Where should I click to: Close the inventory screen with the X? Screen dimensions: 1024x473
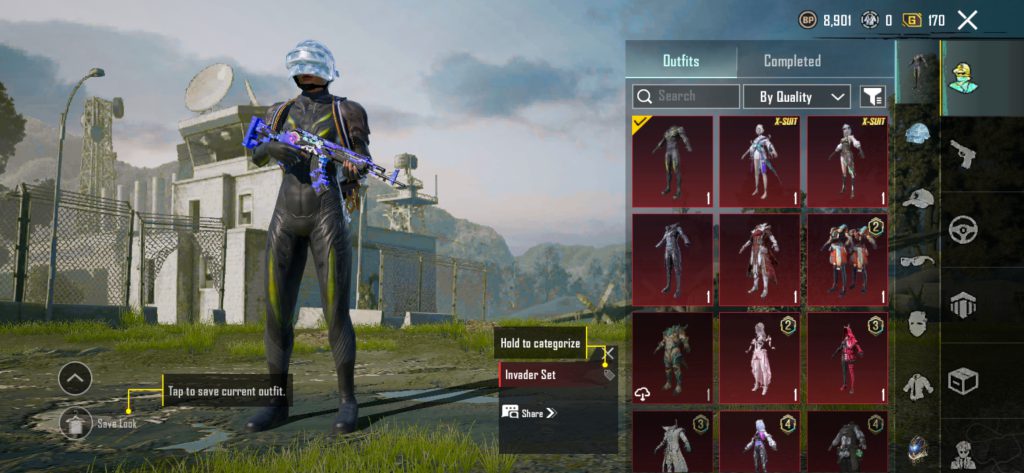(x=967, y=20)
